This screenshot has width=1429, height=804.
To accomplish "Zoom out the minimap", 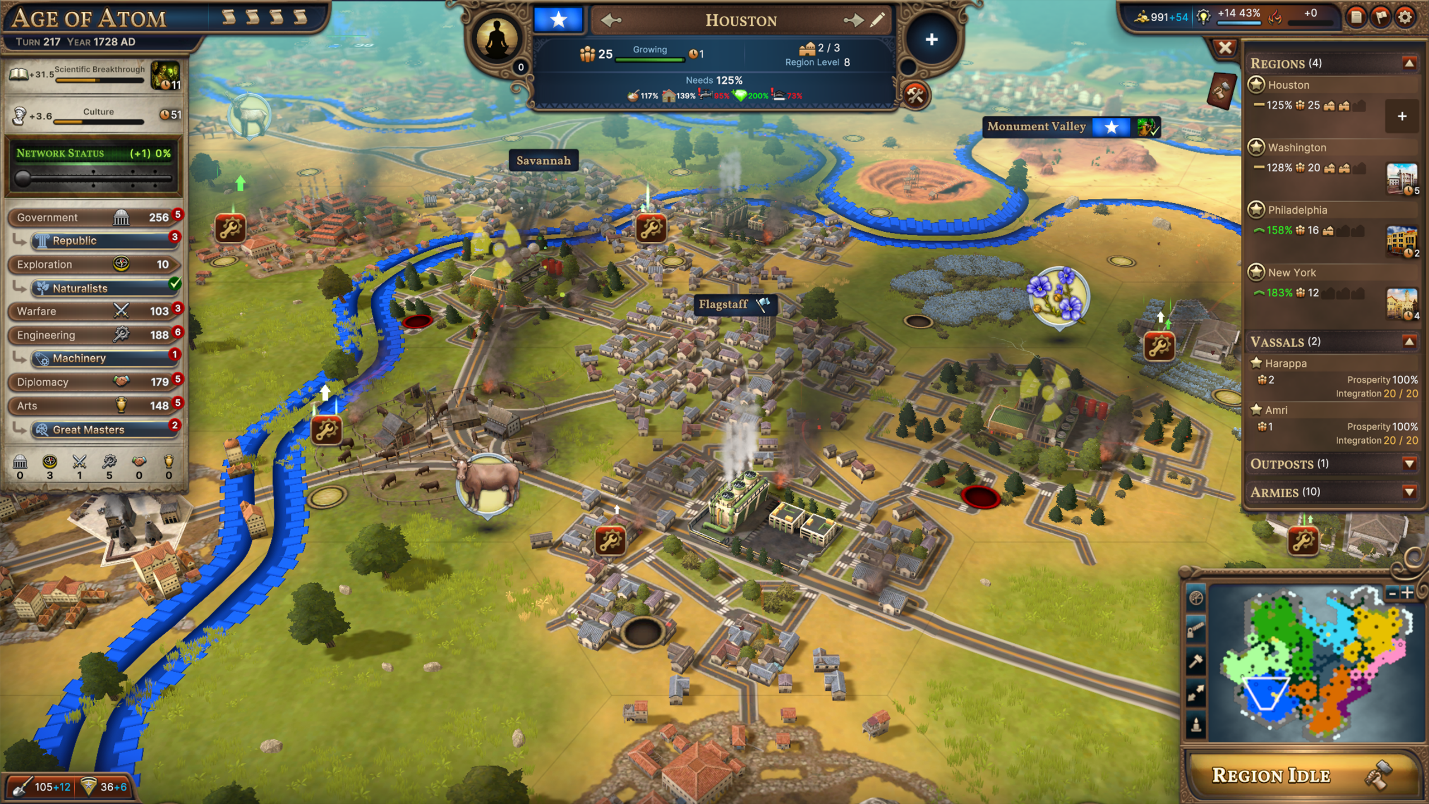I will pos(1392,592).
